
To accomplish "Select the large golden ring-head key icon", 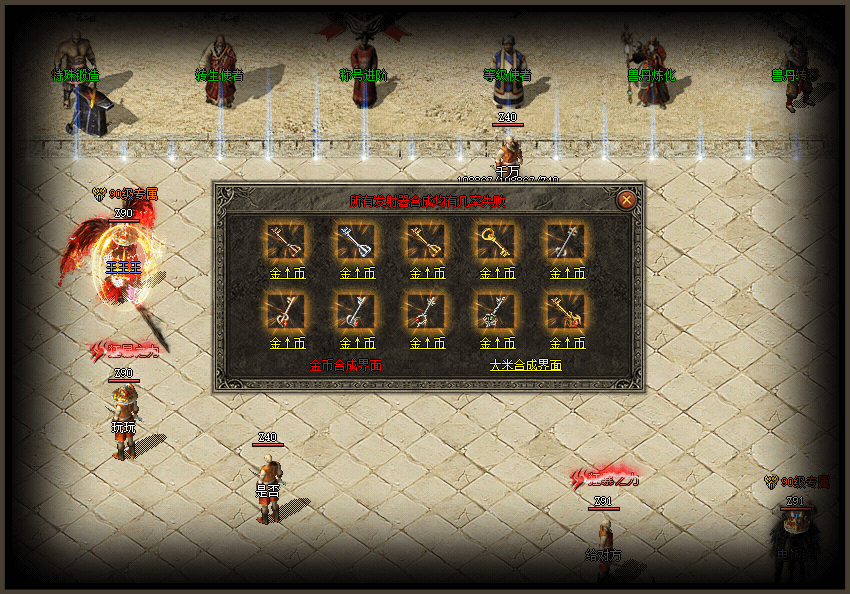I will click(x=496, y=240).
